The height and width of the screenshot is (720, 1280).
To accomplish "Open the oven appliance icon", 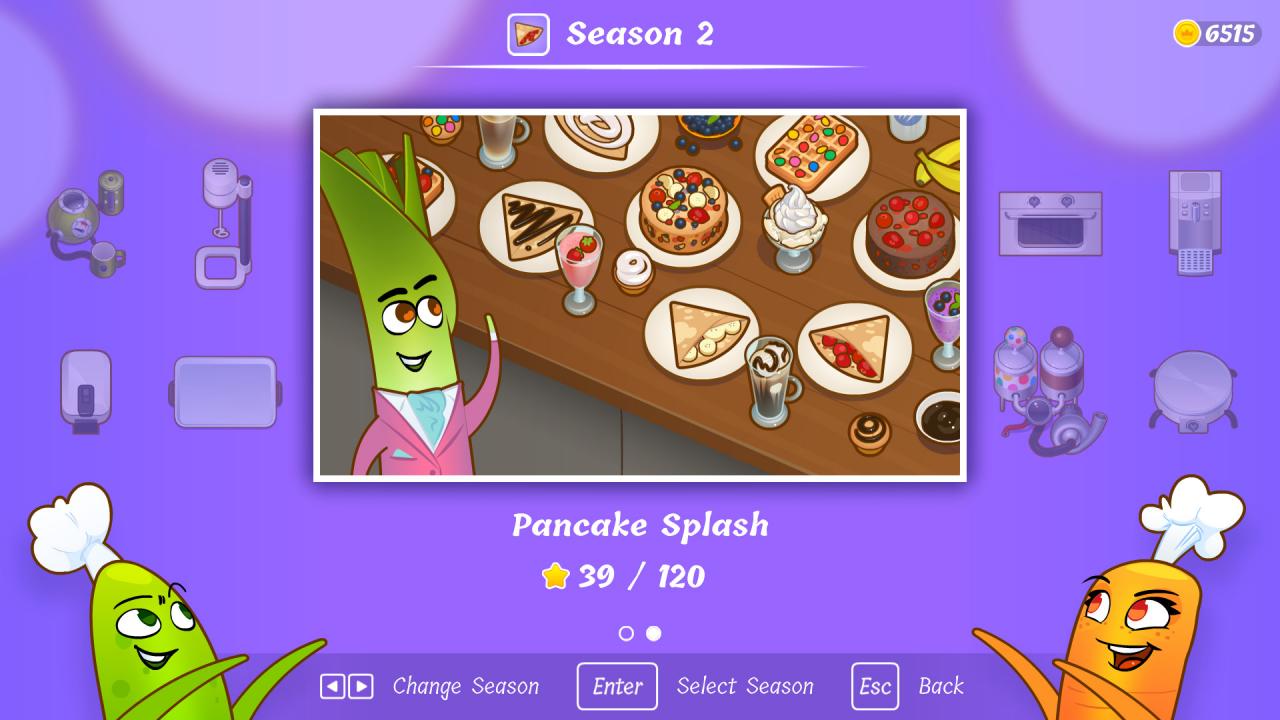I will pos(1050,222).
